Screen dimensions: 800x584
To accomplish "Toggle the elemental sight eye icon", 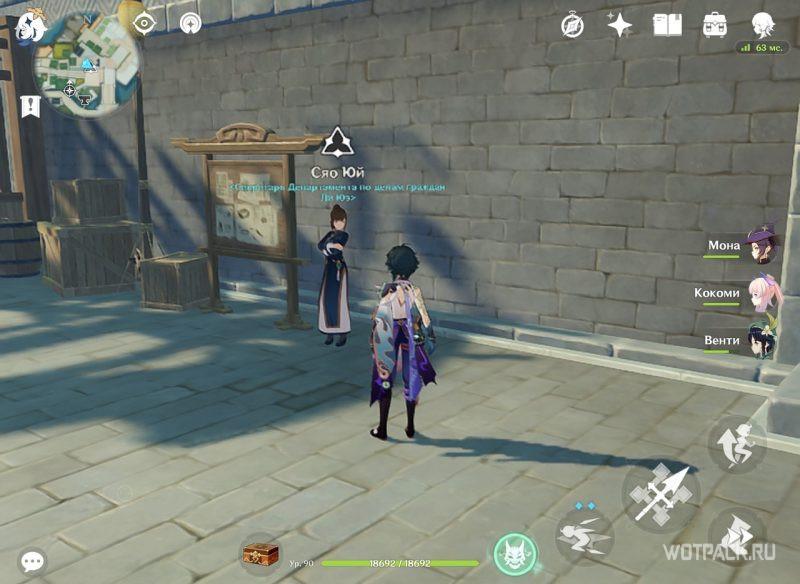I will click(x=144, y=22).
